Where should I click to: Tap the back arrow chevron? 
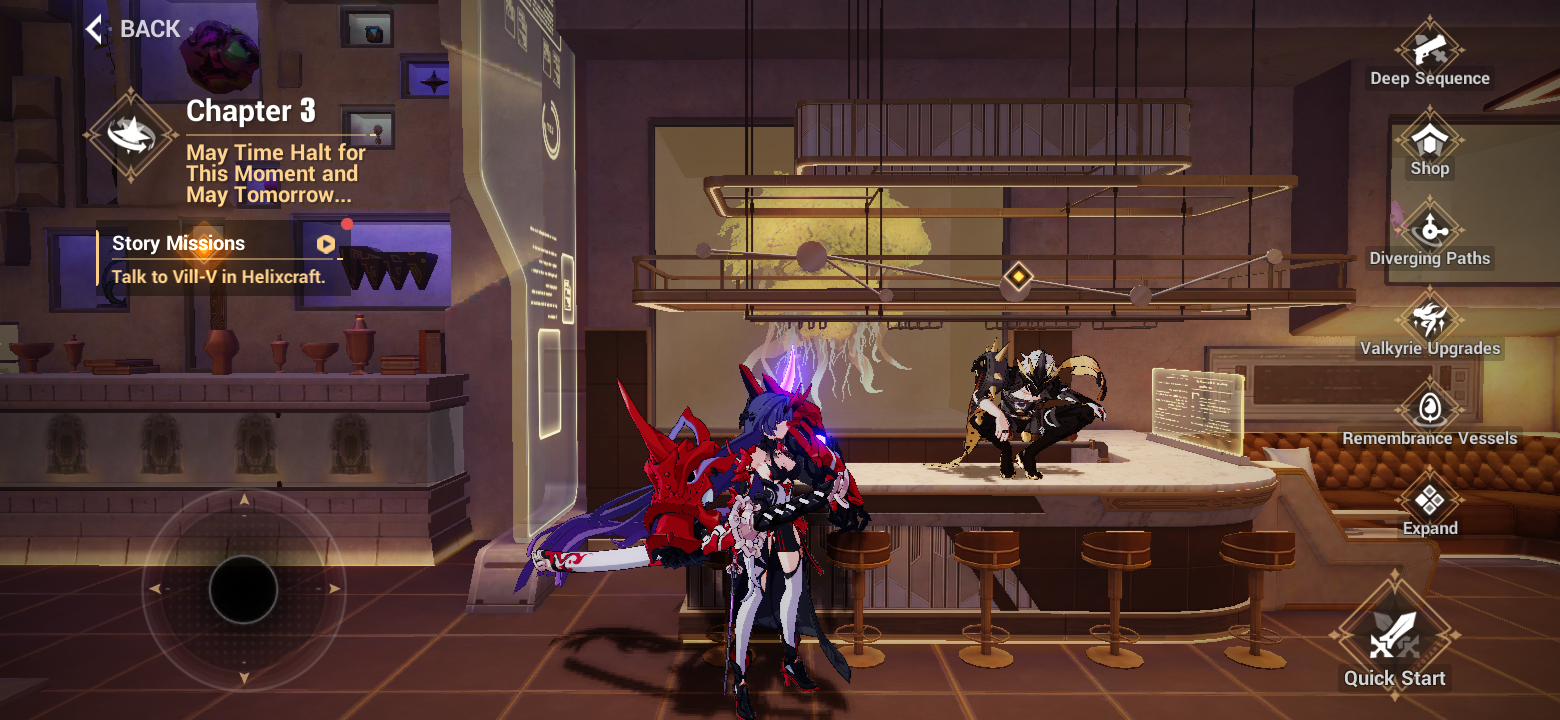[x=92, y=28]
